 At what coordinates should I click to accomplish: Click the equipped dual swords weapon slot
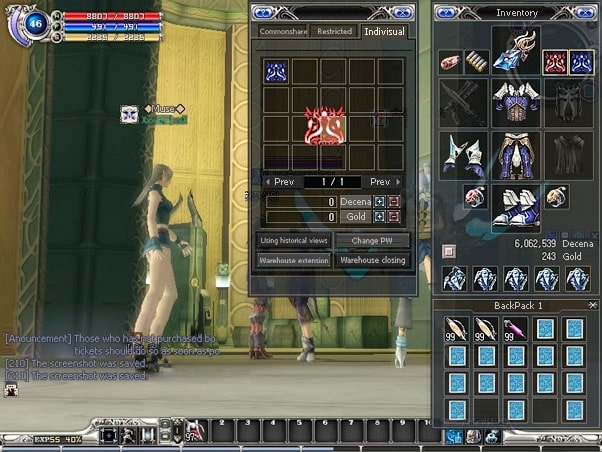pos(463,101)
